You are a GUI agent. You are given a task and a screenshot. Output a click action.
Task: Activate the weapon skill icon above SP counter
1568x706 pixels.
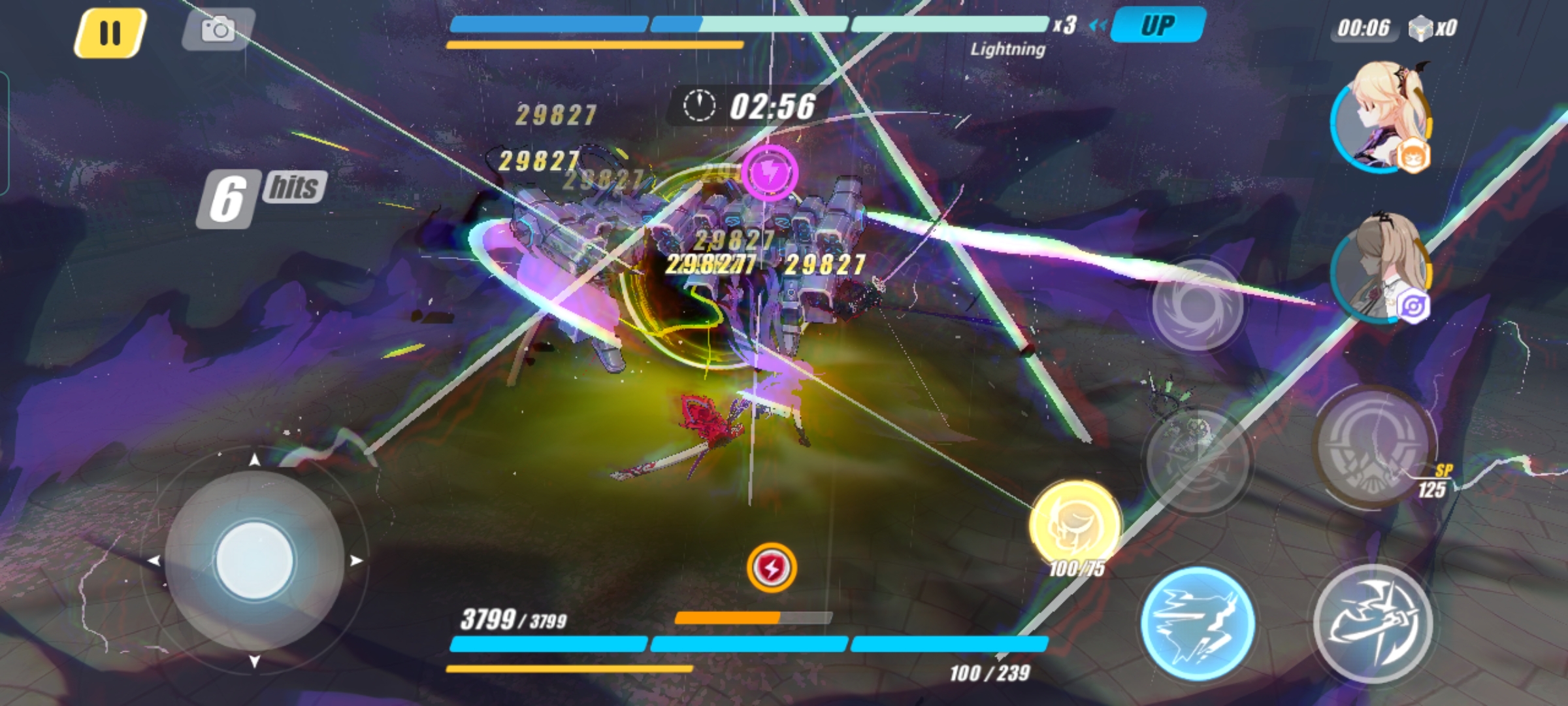click(1372, 445)
